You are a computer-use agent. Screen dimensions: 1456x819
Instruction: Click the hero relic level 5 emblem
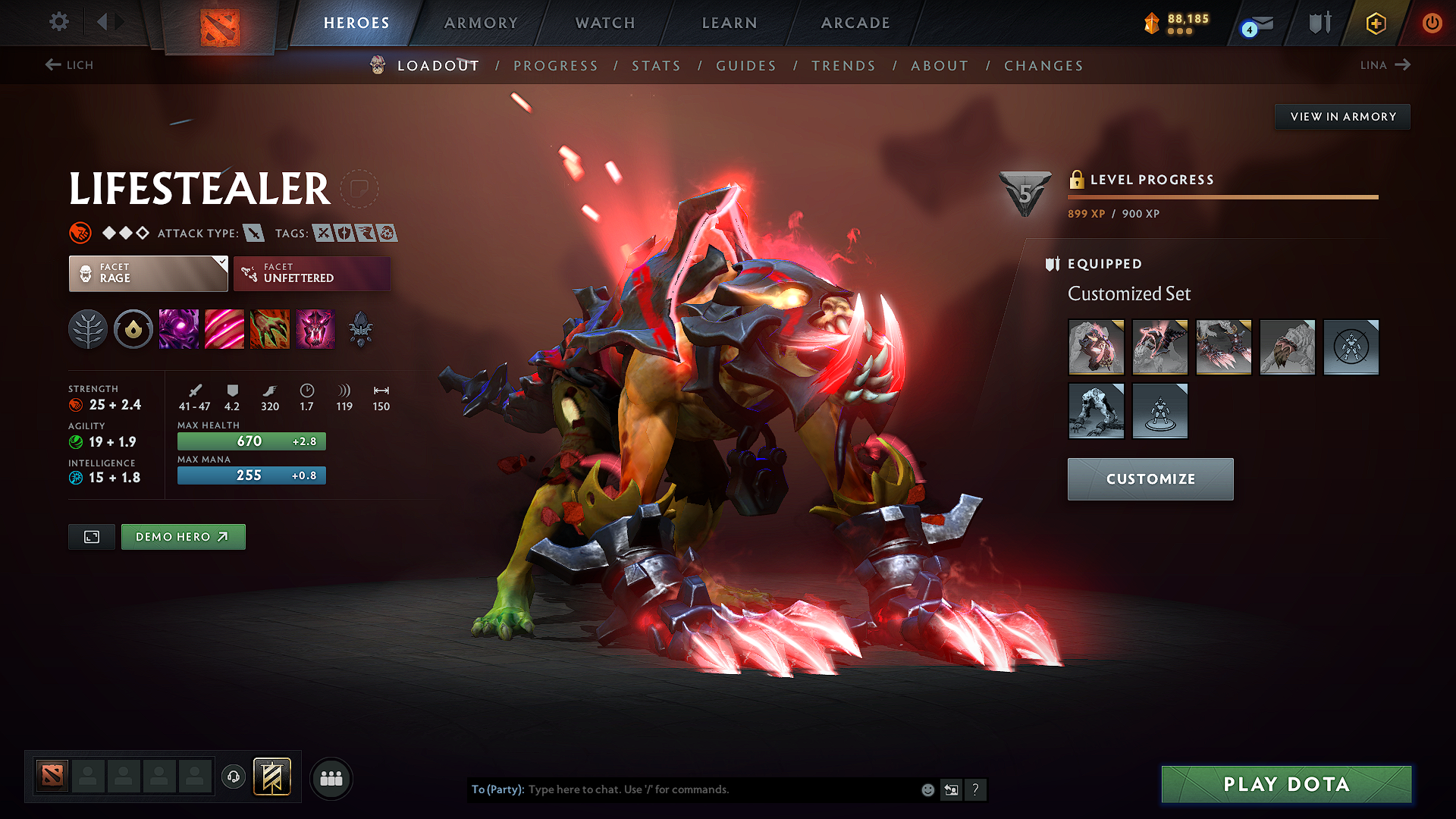(x=1025, y=192)
